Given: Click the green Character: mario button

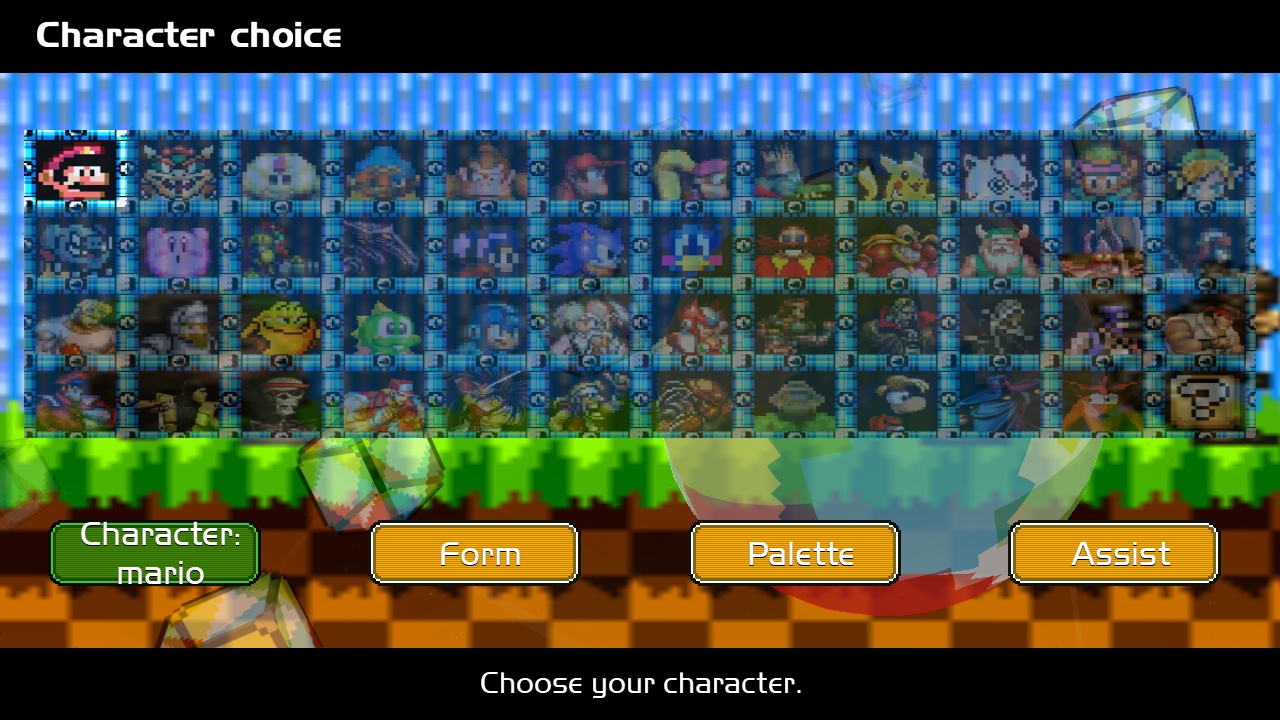Looking at the screenshot, I should pos(155,553).
